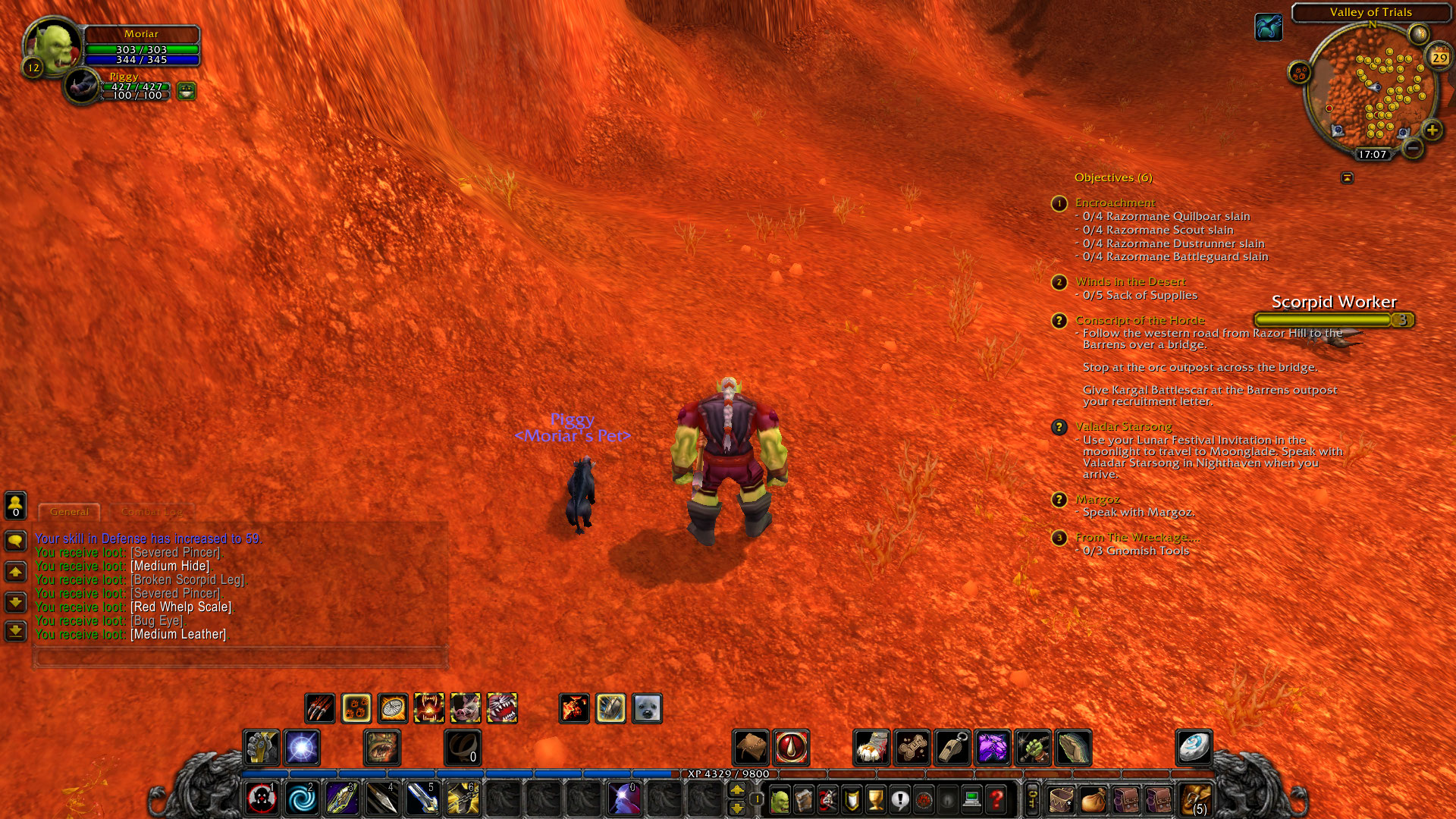Screen dimensions: 1456x819
Task: Select the Claw ability on the pet bar
Action: coord(322,708)
